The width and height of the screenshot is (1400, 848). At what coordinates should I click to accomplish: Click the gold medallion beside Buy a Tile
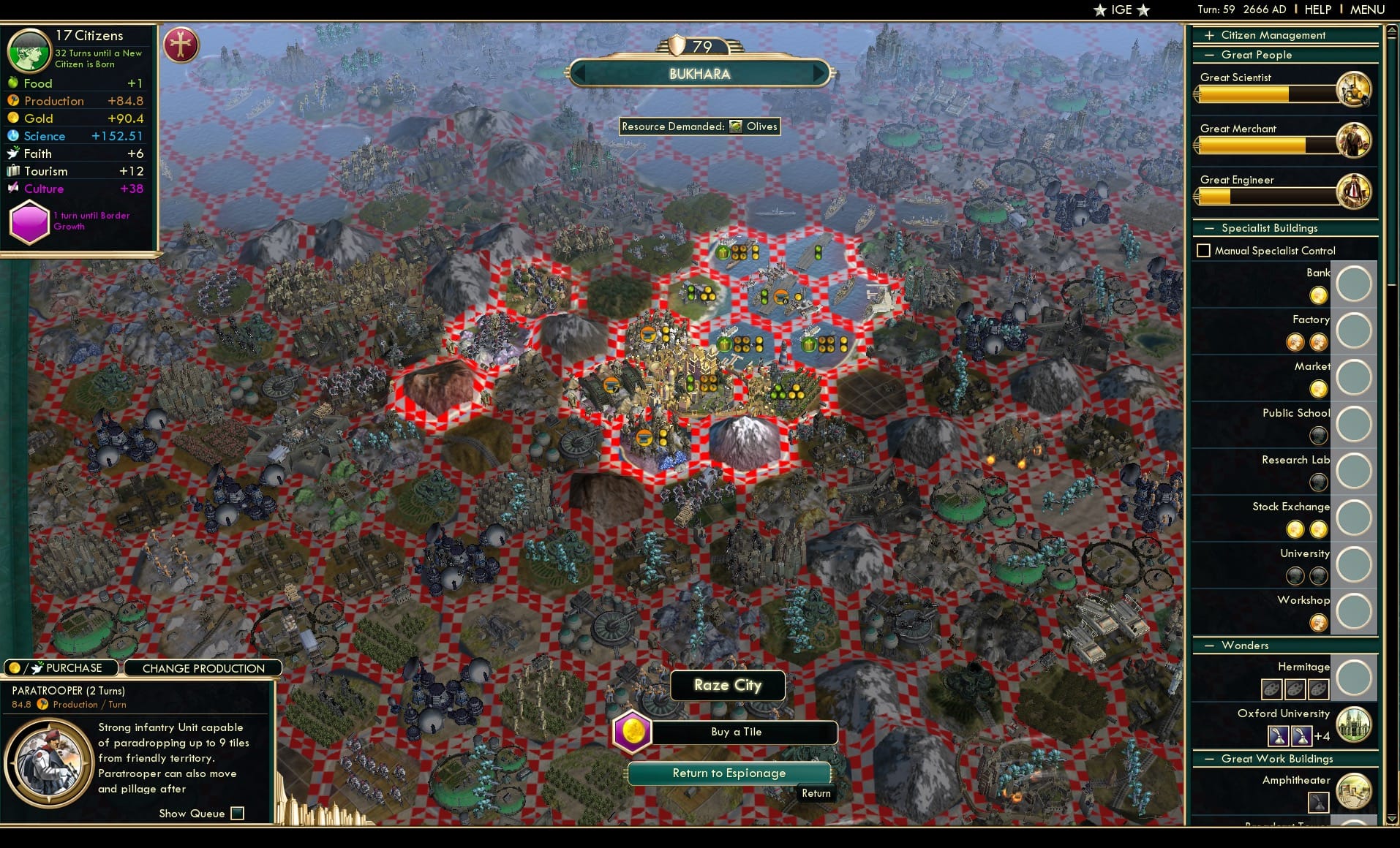click(633, 732)
